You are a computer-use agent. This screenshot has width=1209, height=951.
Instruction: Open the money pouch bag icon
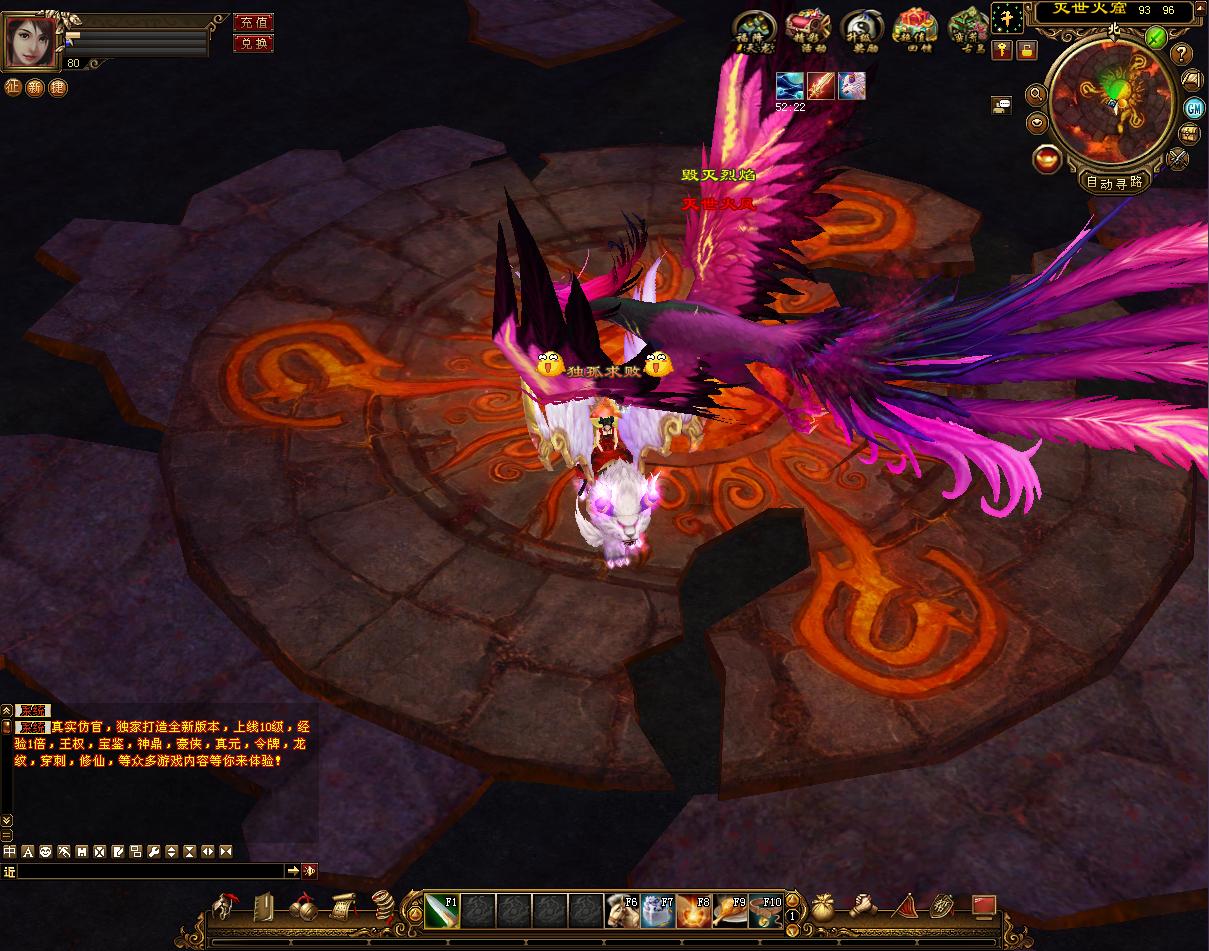(x=824, y=907)
